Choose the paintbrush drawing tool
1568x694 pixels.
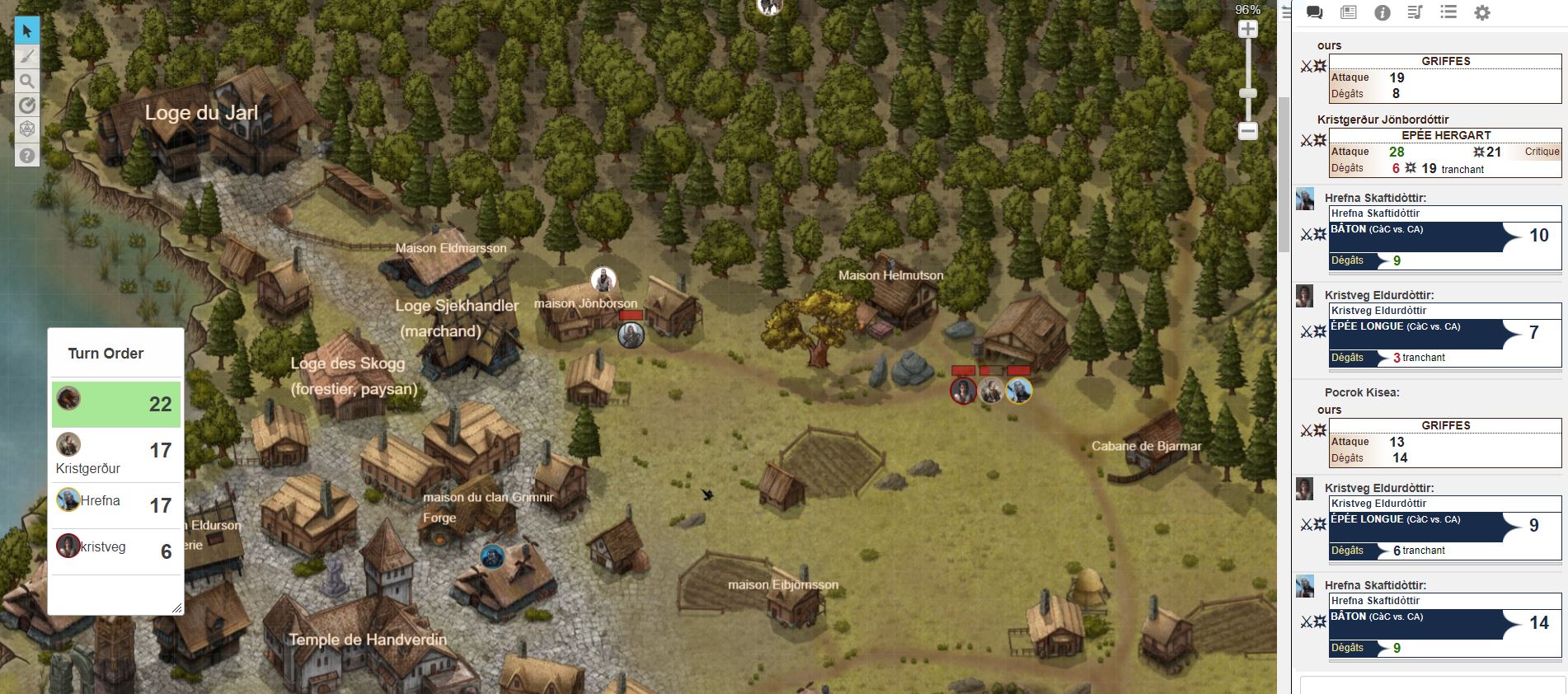pyautogui.click(x=27, y=56)
